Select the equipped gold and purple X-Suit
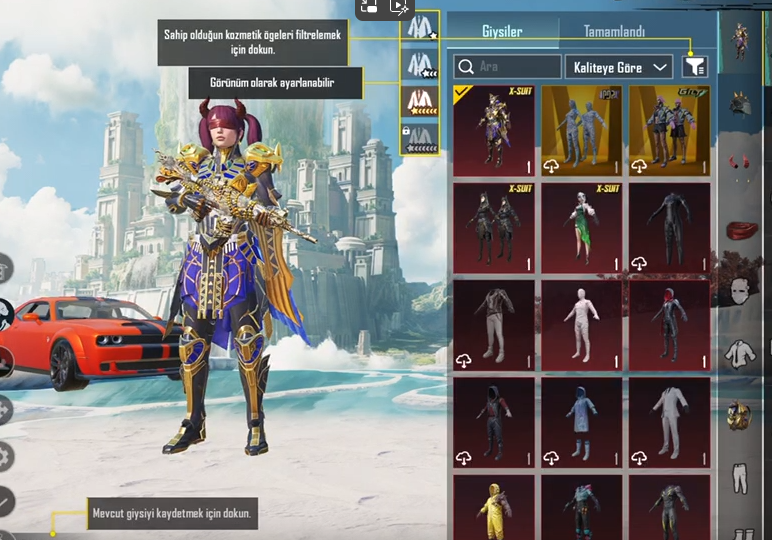The height and width of the screenshot is (540, 772). coord(494,130)
